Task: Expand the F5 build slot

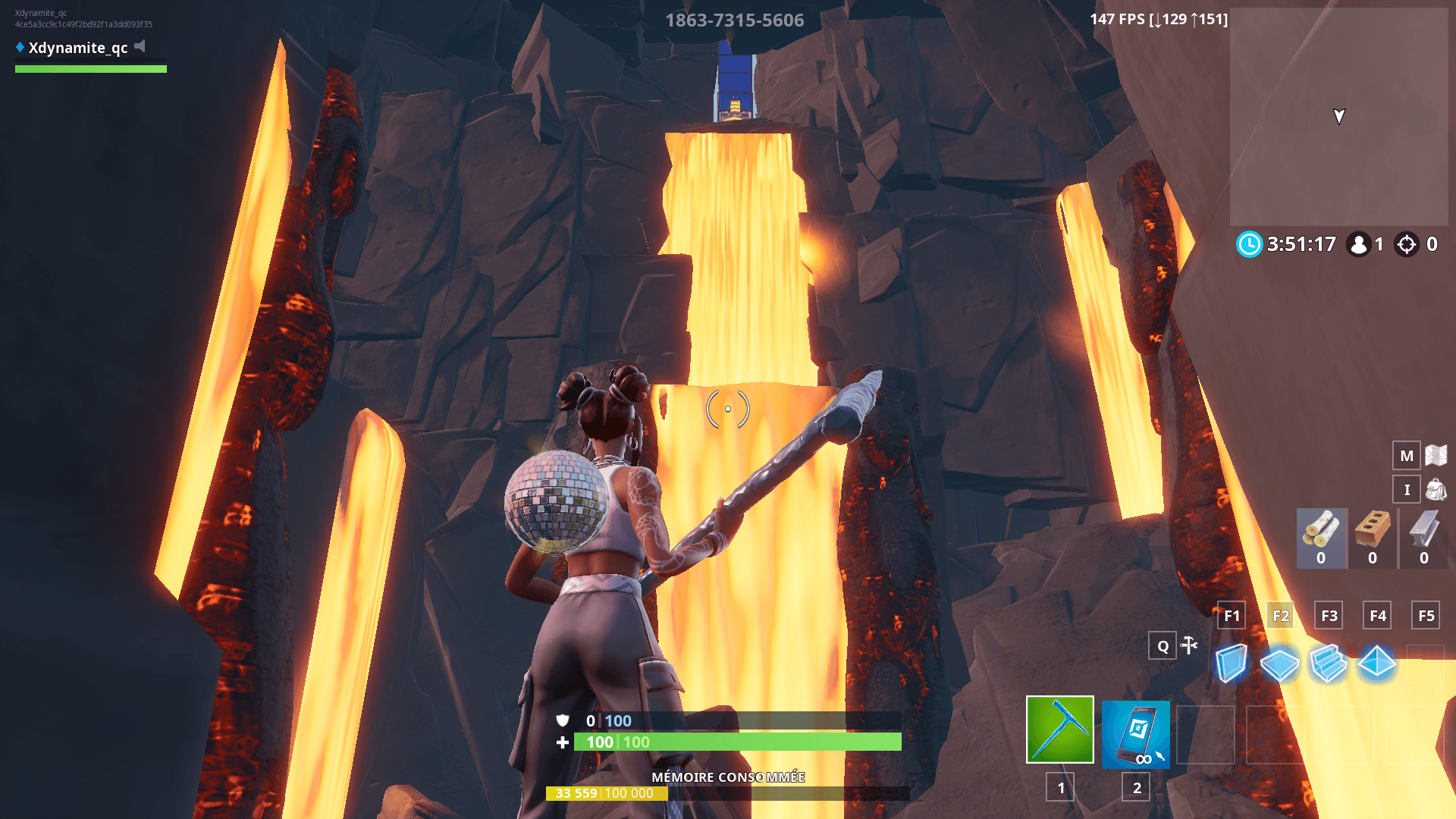Action: (1425, 616)
